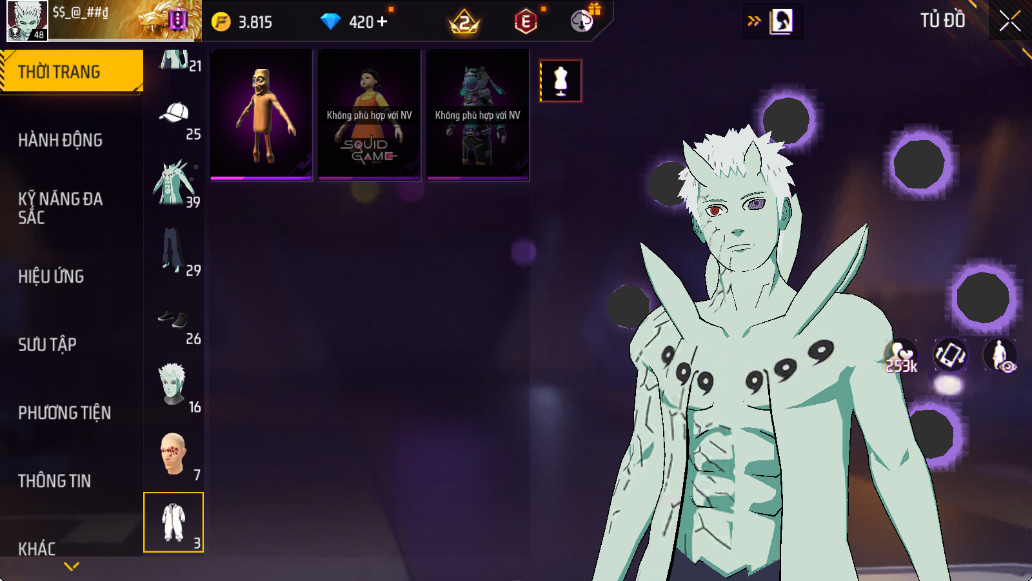Open the SƯU TẬP category

coord(48,344)
